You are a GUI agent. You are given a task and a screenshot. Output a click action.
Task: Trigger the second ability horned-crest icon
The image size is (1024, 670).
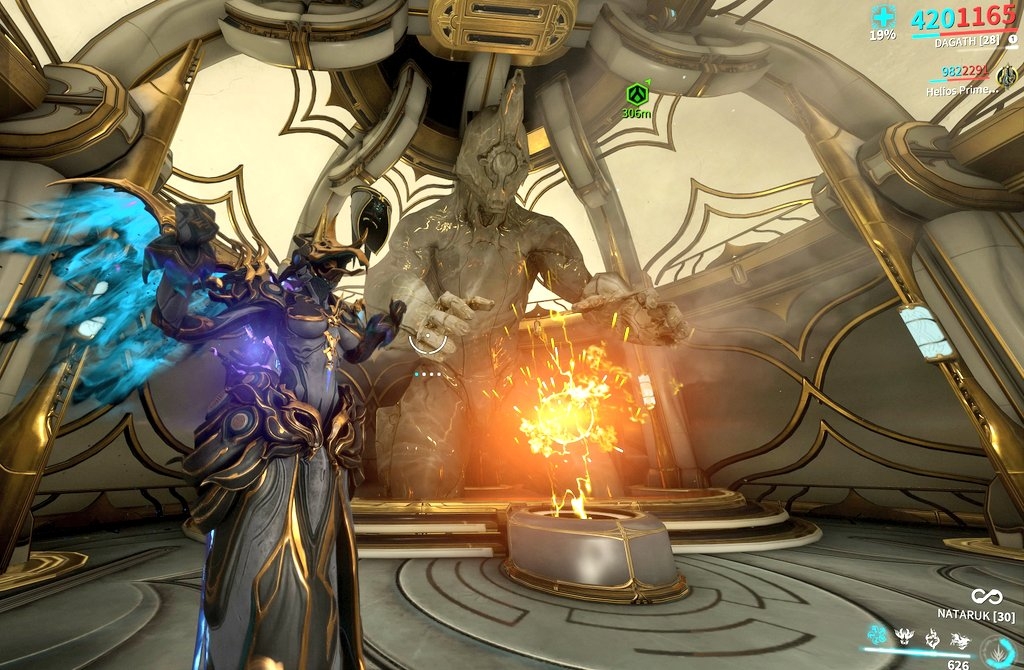tap(903, 634)
